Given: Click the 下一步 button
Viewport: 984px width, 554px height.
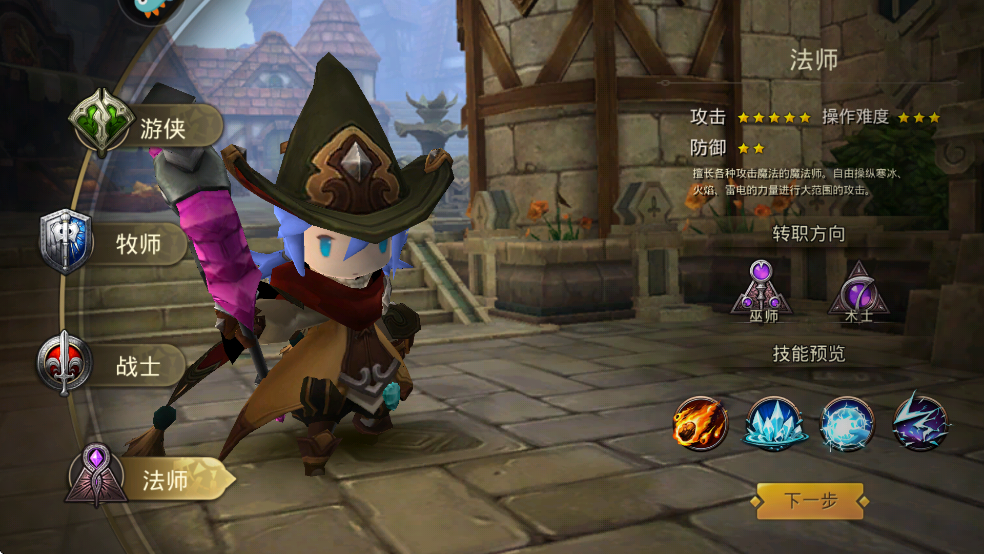Looking at the screenshot, I should [809, 500].
